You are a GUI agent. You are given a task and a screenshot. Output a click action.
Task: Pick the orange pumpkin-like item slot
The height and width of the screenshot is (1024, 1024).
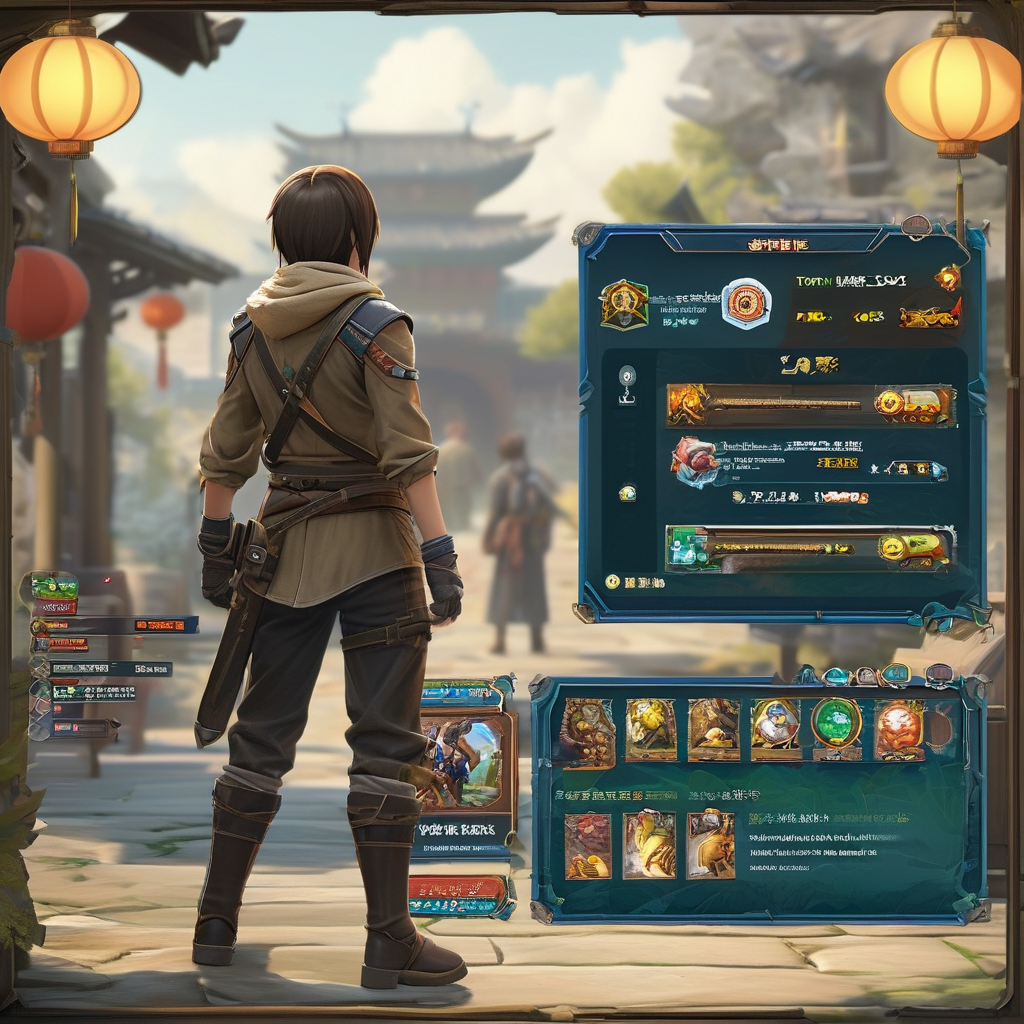coord(898,729)
